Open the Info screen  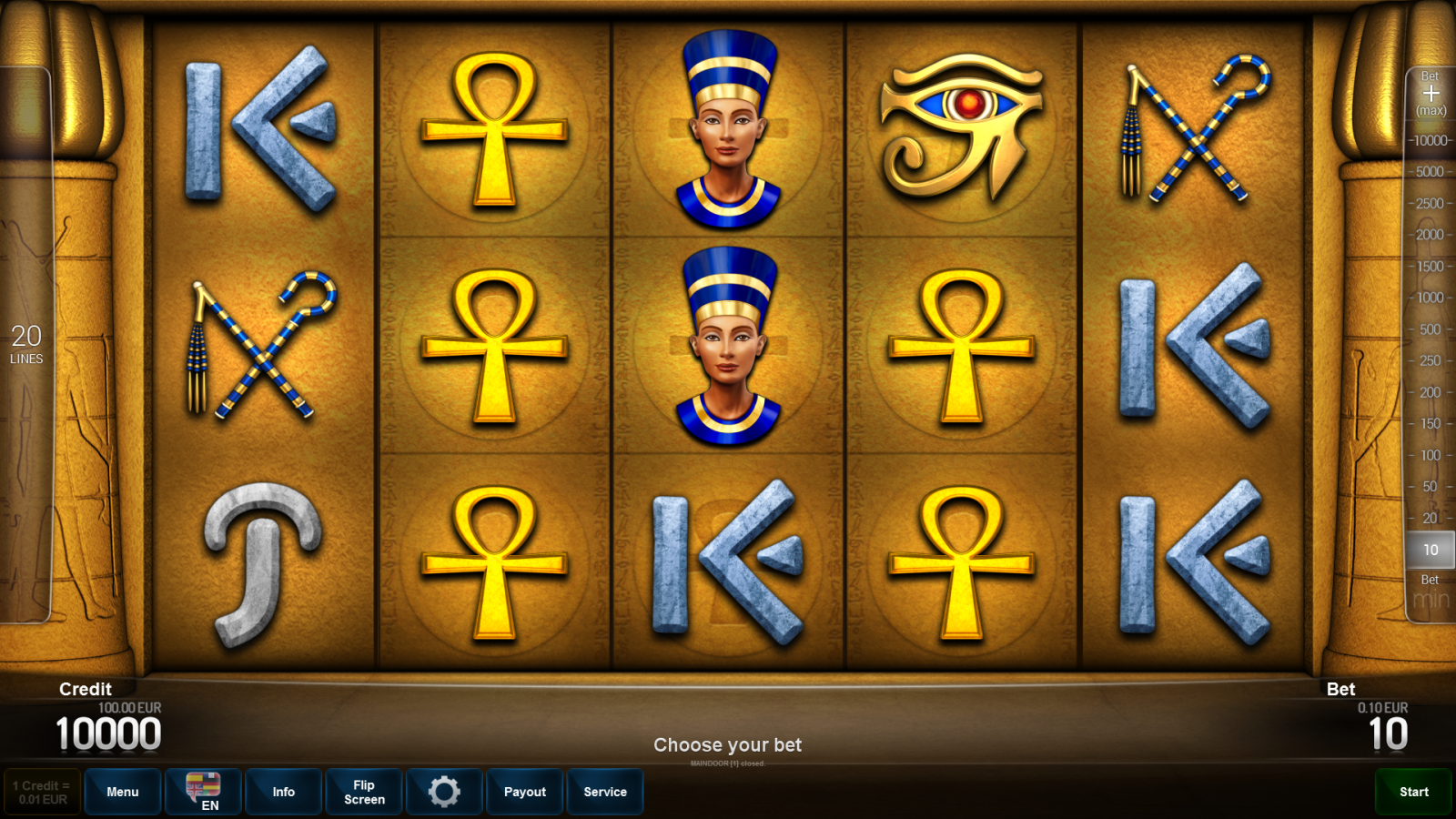pyautogui.click(x=283, y=792)
